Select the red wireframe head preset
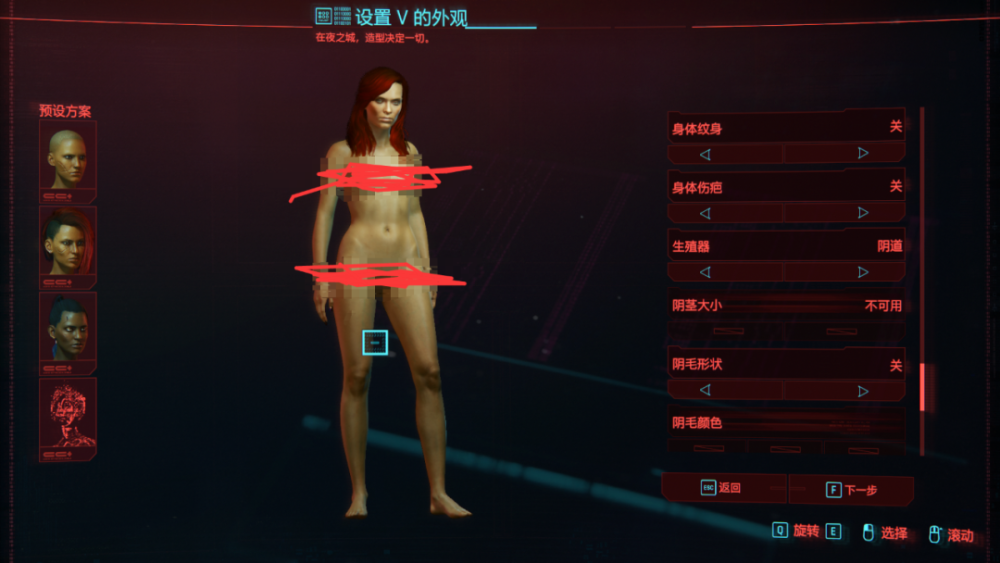The width and height of the screenshot is (1000, 563). coord(68,414)
